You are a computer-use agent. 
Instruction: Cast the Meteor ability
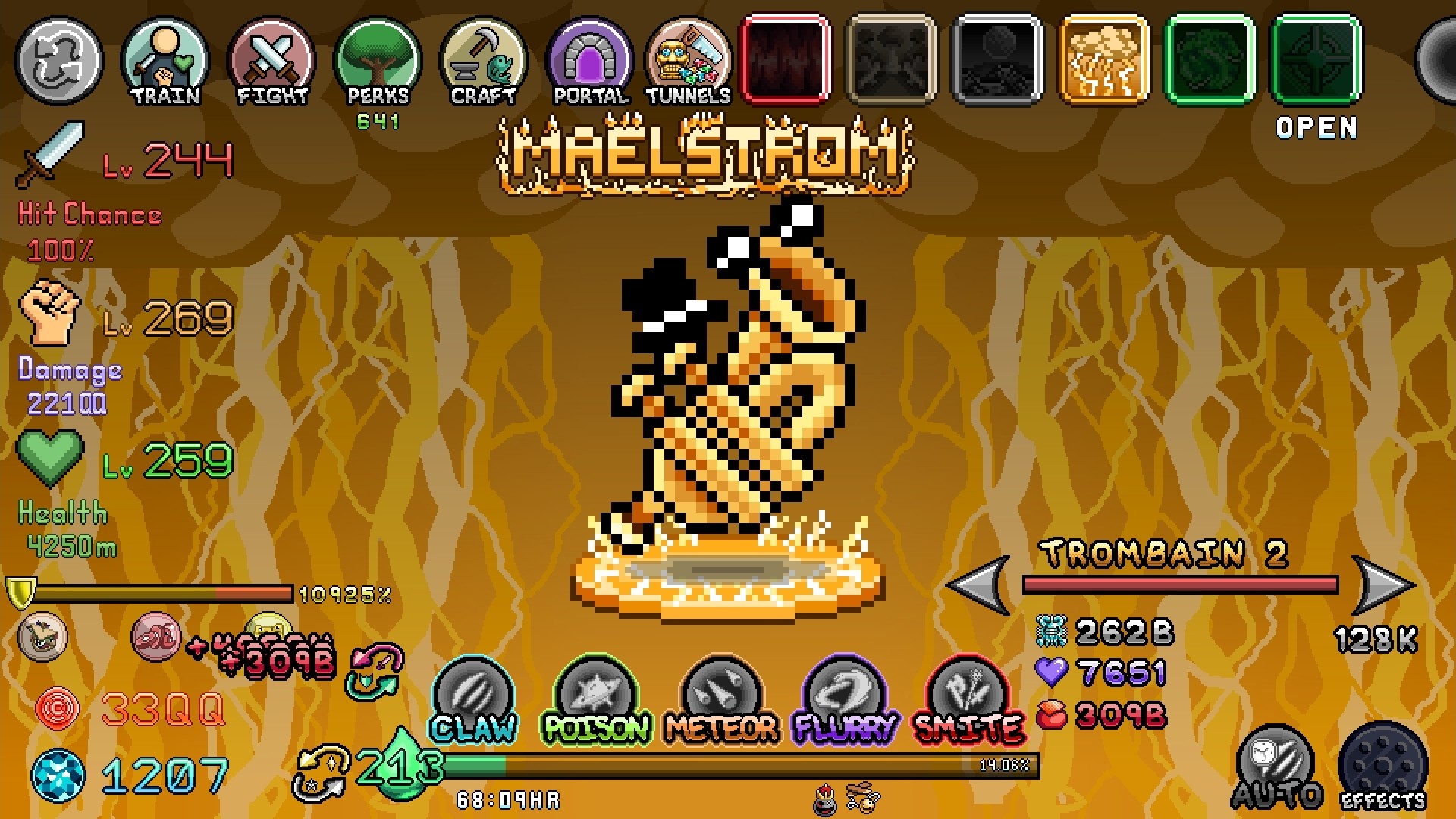(719, 698)
